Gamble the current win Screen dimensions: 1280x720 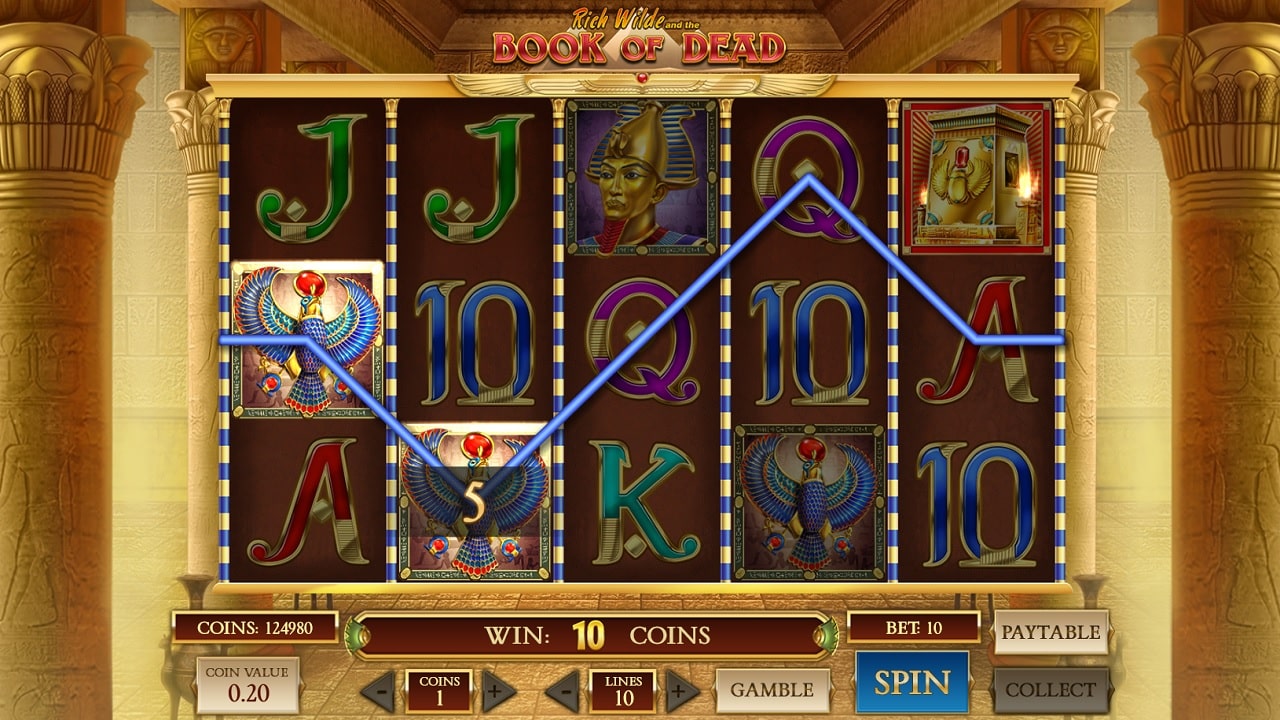(x=772, y=690)
